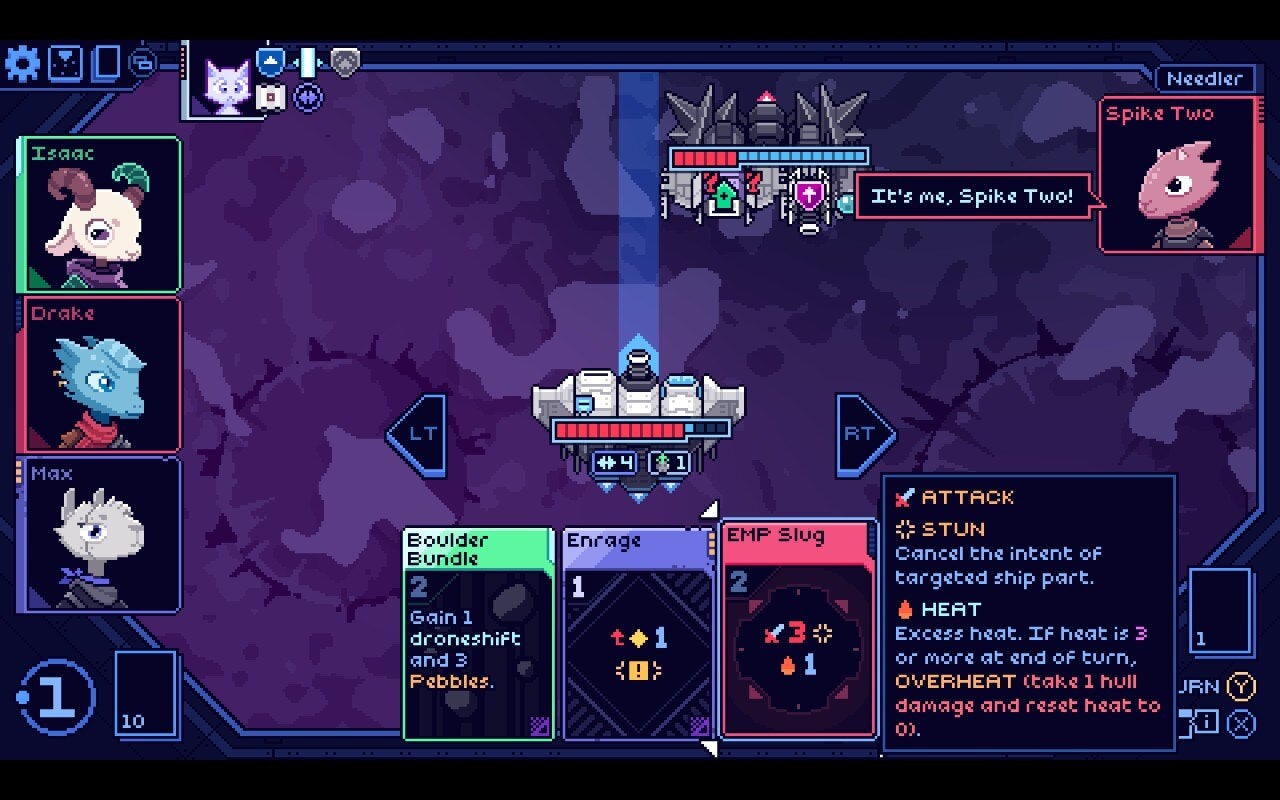Expand the LT arrow to move the ship left
Viewport: 1280px width, 800px height.
pos(418,432)
